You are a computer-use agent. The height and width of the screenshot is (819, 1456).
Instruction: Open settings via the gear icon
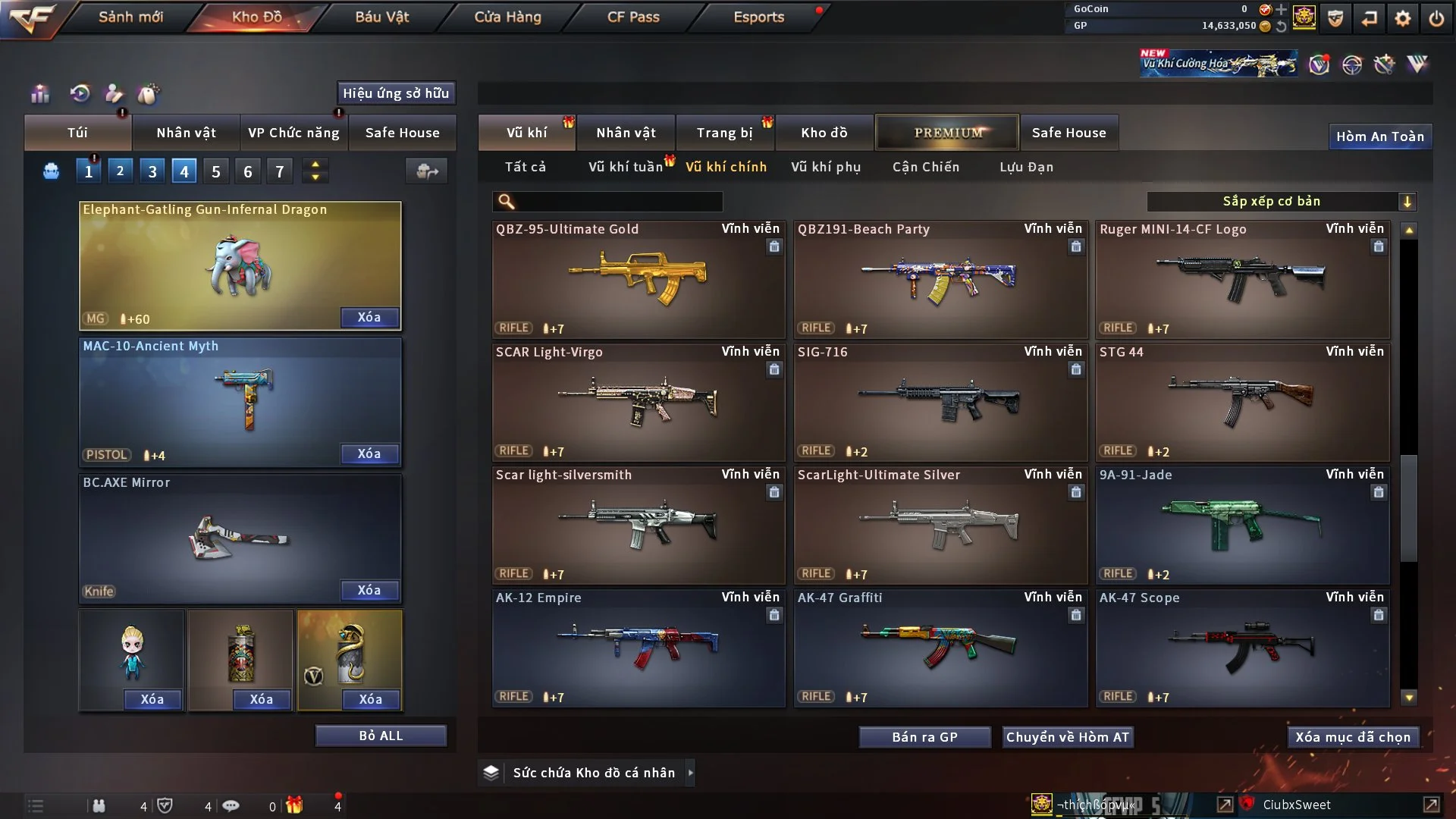click(1403, 18)
